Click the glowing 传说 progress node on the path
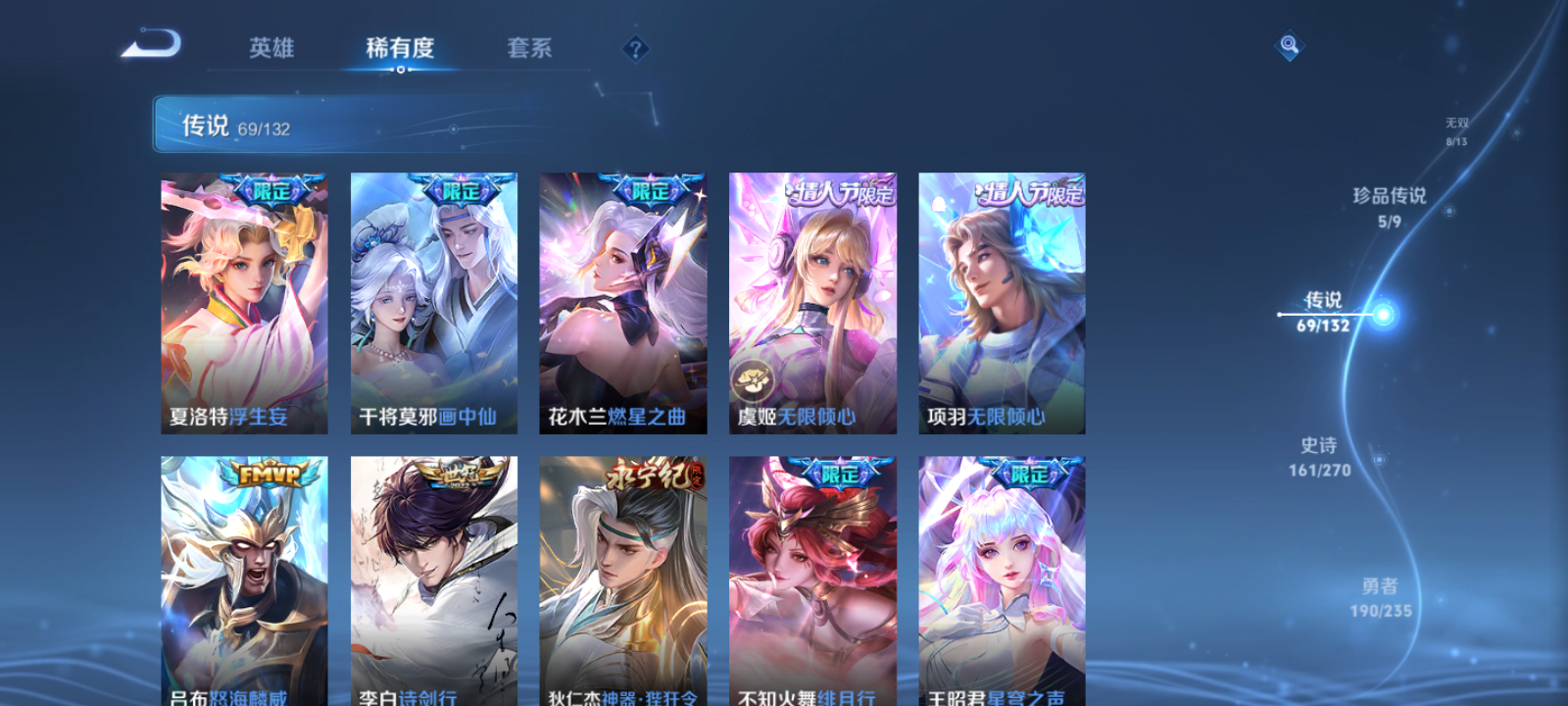The height and width of the screenshot is (706, 1568). pos(1382,314)
